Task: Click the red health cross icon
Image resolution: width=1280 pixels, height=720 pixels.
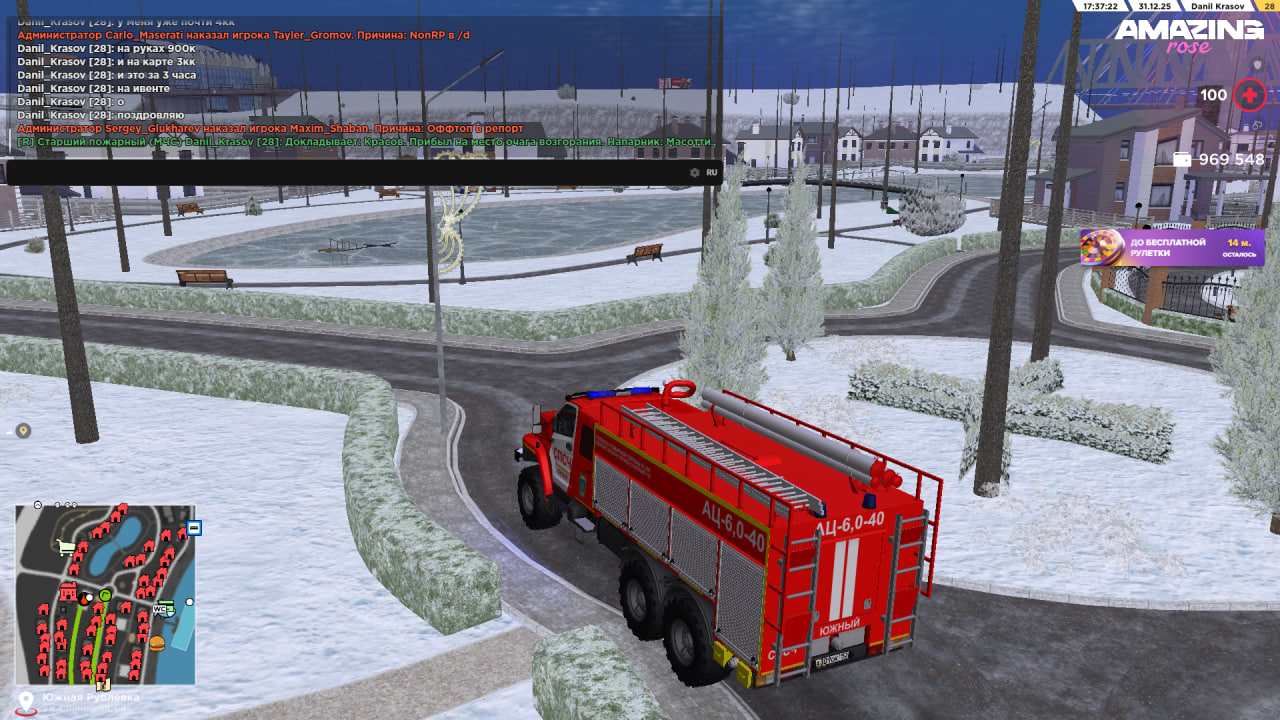Action: (x=1249, y=96)
